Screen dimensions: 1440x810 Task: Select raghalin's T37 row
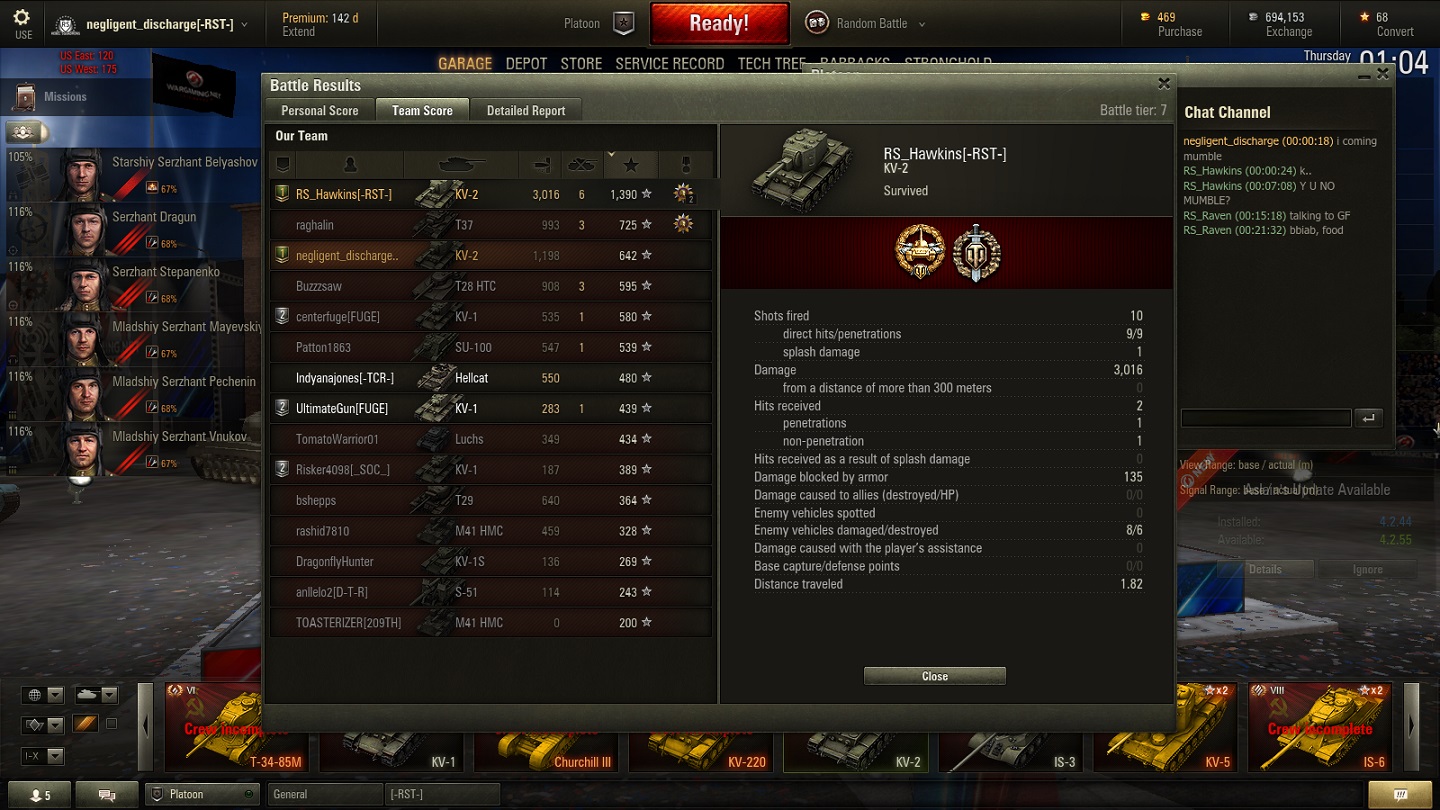tap(490, 225)
